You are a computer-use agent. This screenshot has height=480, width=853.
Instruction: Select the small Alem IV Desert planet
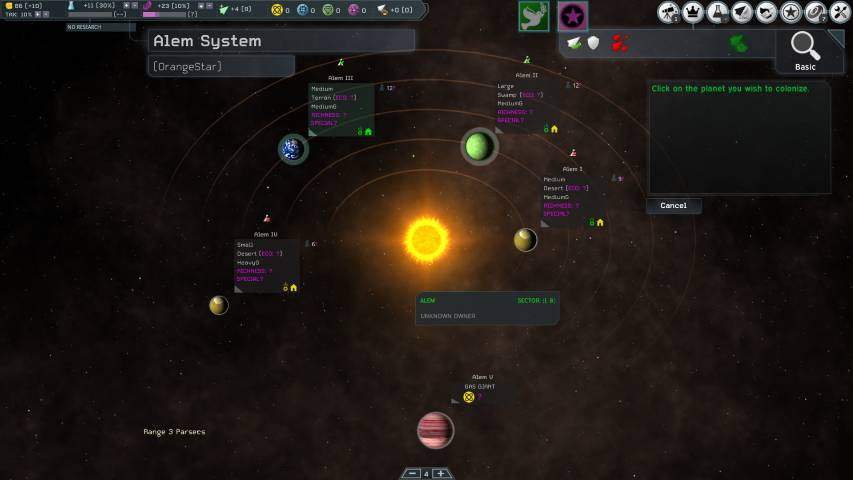point(218,305)
